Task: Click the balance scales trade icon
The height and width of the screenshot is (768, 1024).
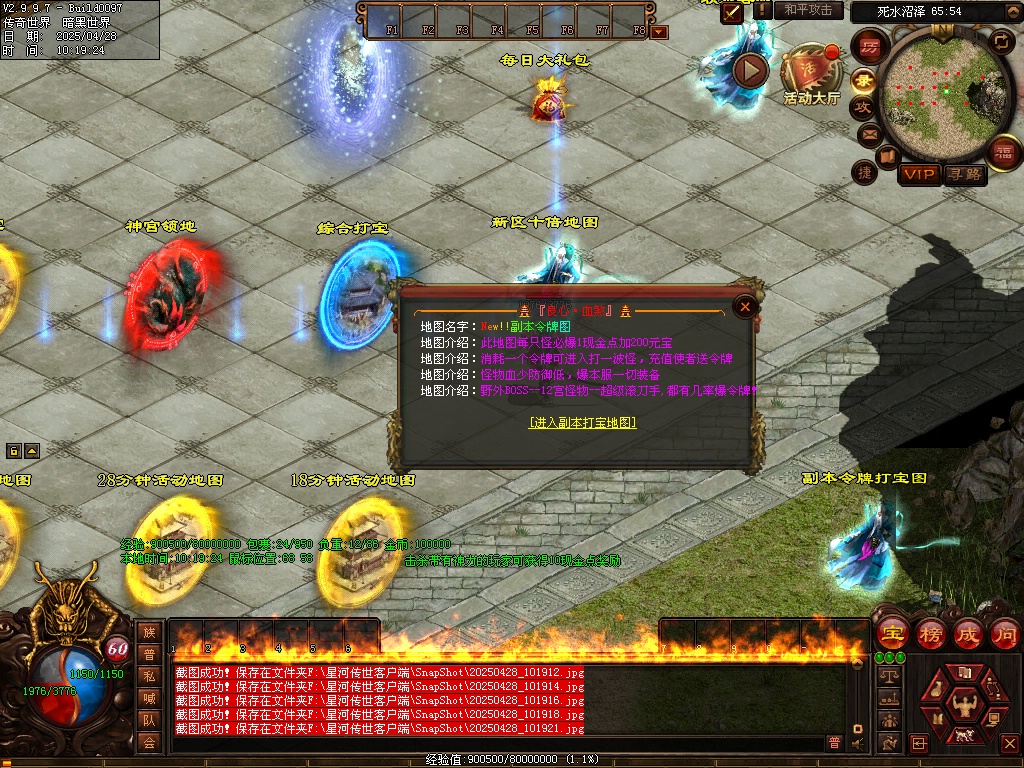Action: [888, 677]
